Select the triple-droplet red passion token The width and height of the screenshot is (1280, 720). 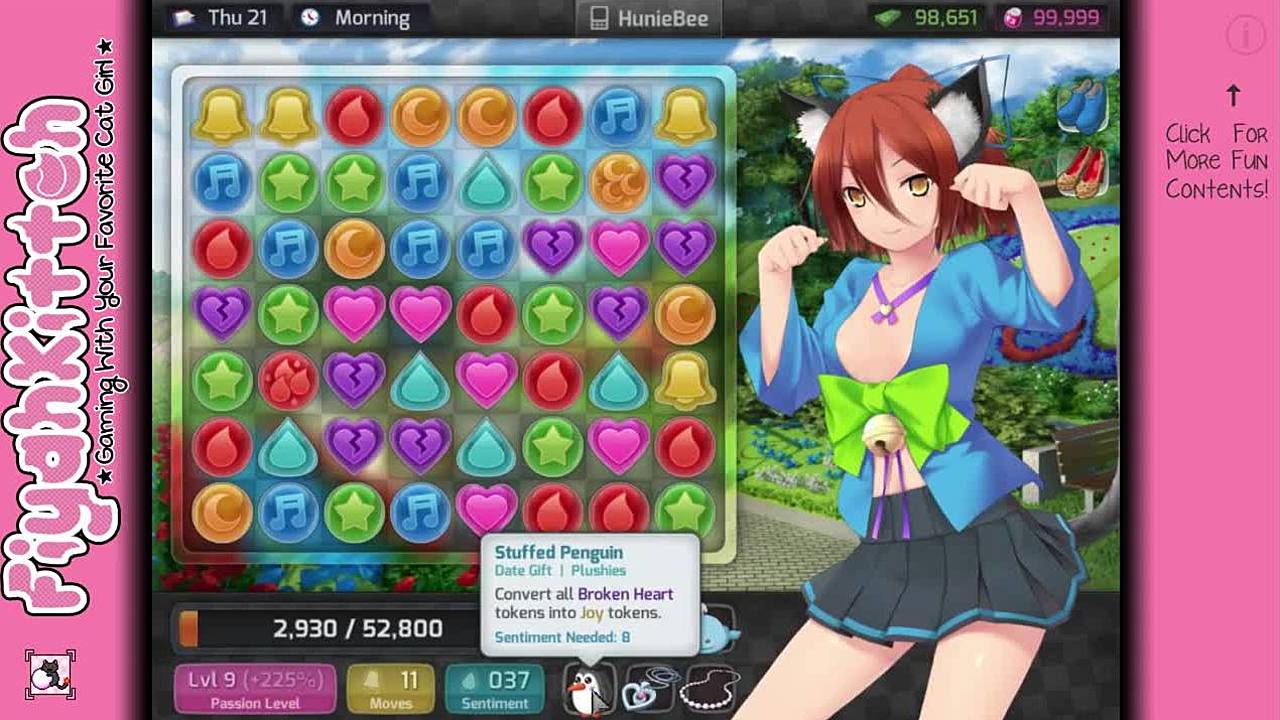tap(288, 380)
